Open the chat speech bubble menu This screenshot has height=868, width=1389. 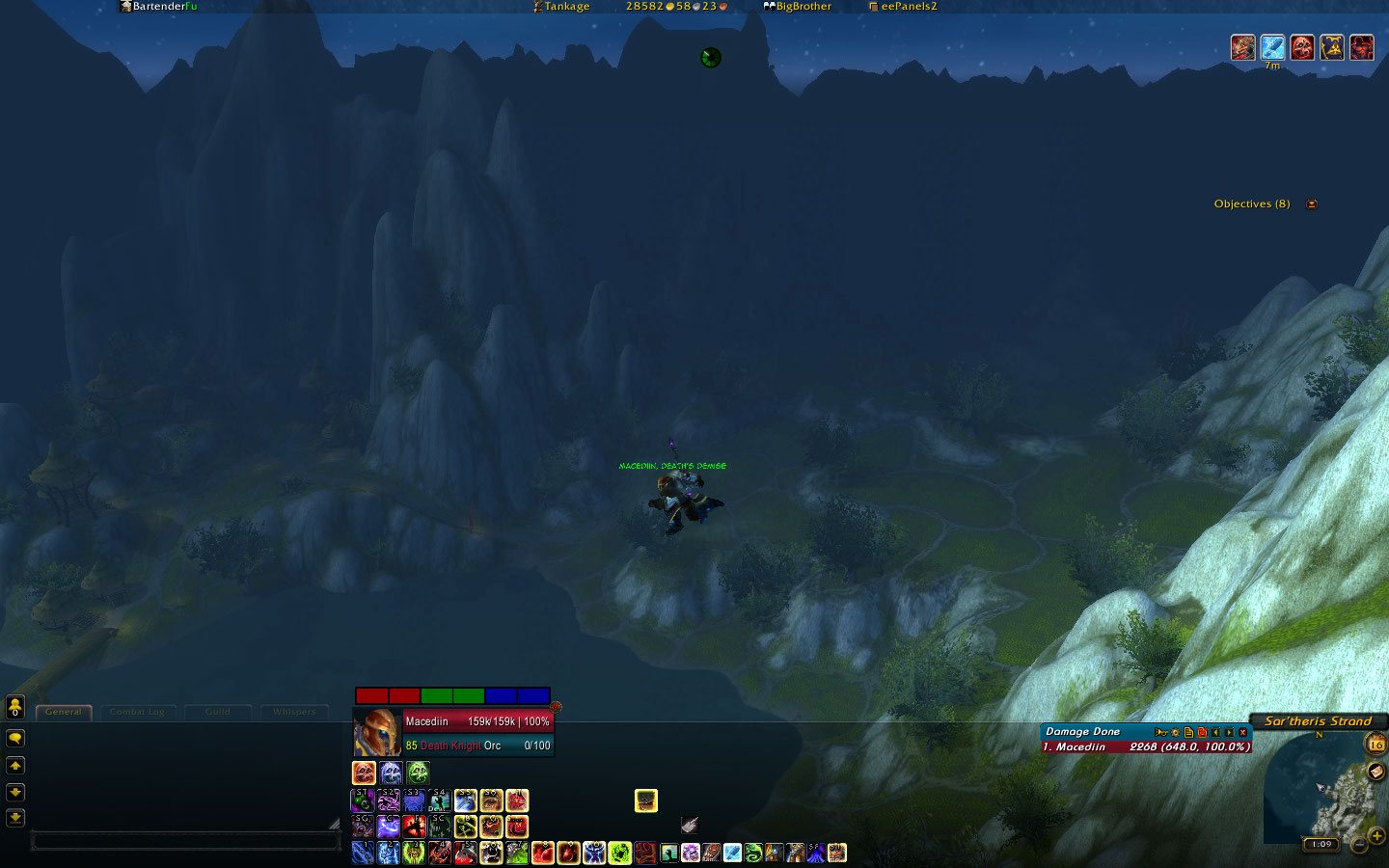point(15,738)
